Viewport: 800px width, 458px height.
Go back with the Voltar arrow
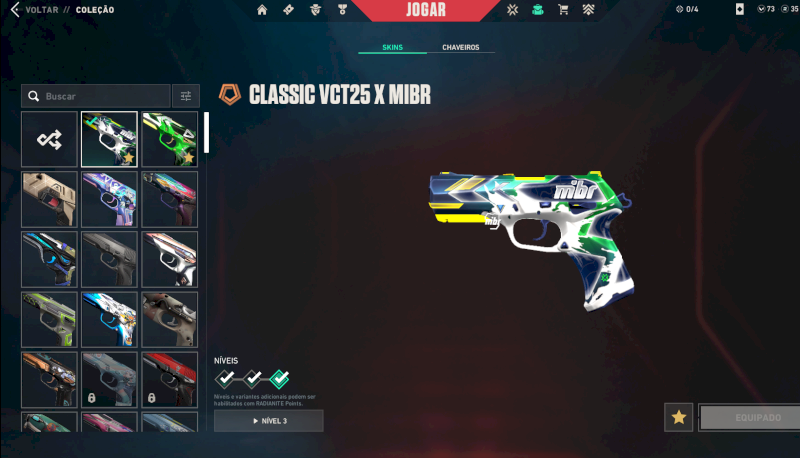tap(14, 10)
